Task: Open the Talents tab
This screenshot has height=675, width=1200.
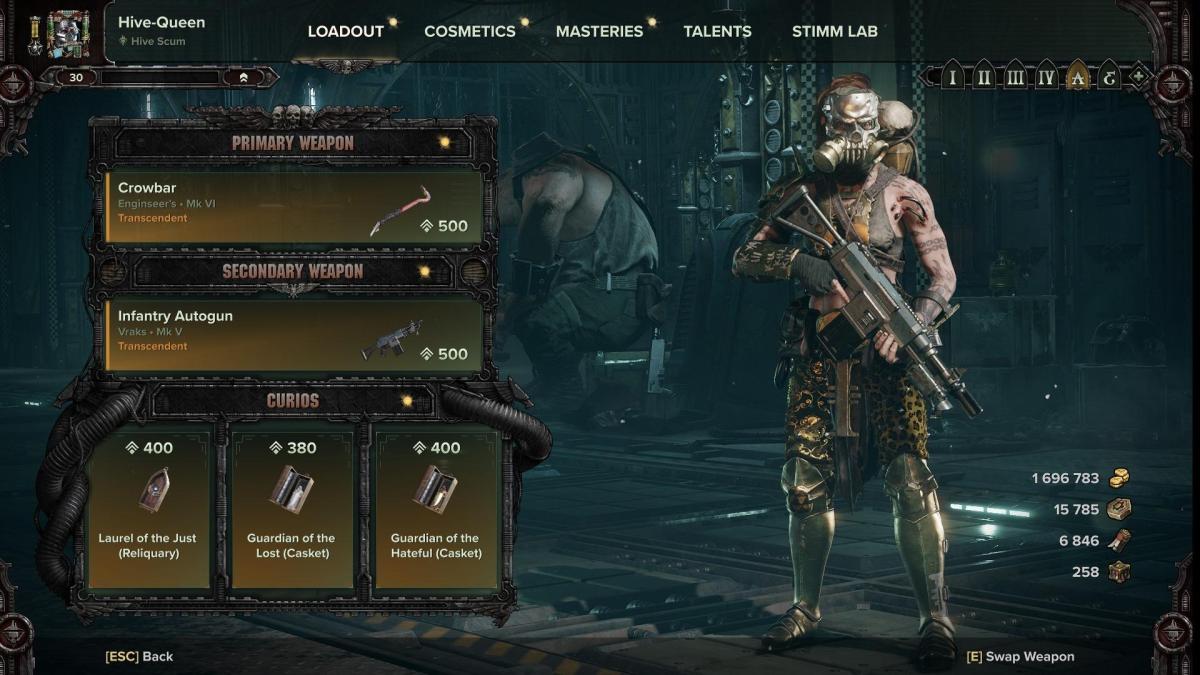Action: [x=717, y=31]
